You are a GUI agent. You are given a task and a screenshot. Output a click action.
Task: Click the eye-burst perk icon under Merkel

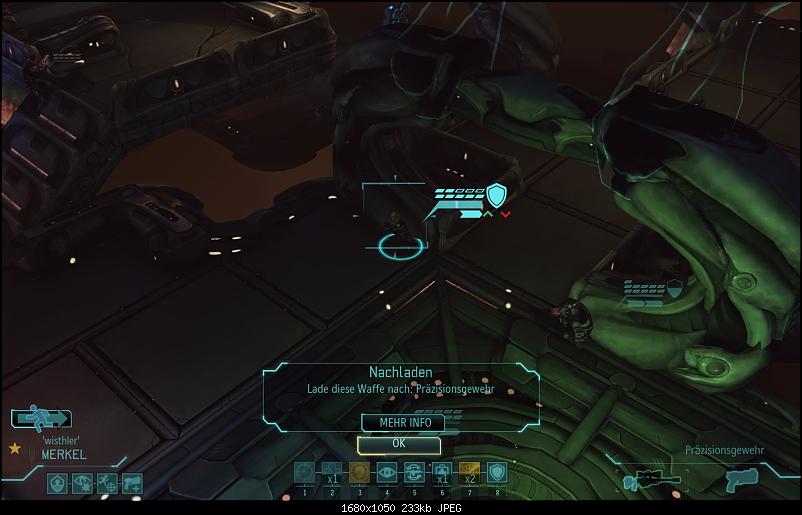point(82,483)
